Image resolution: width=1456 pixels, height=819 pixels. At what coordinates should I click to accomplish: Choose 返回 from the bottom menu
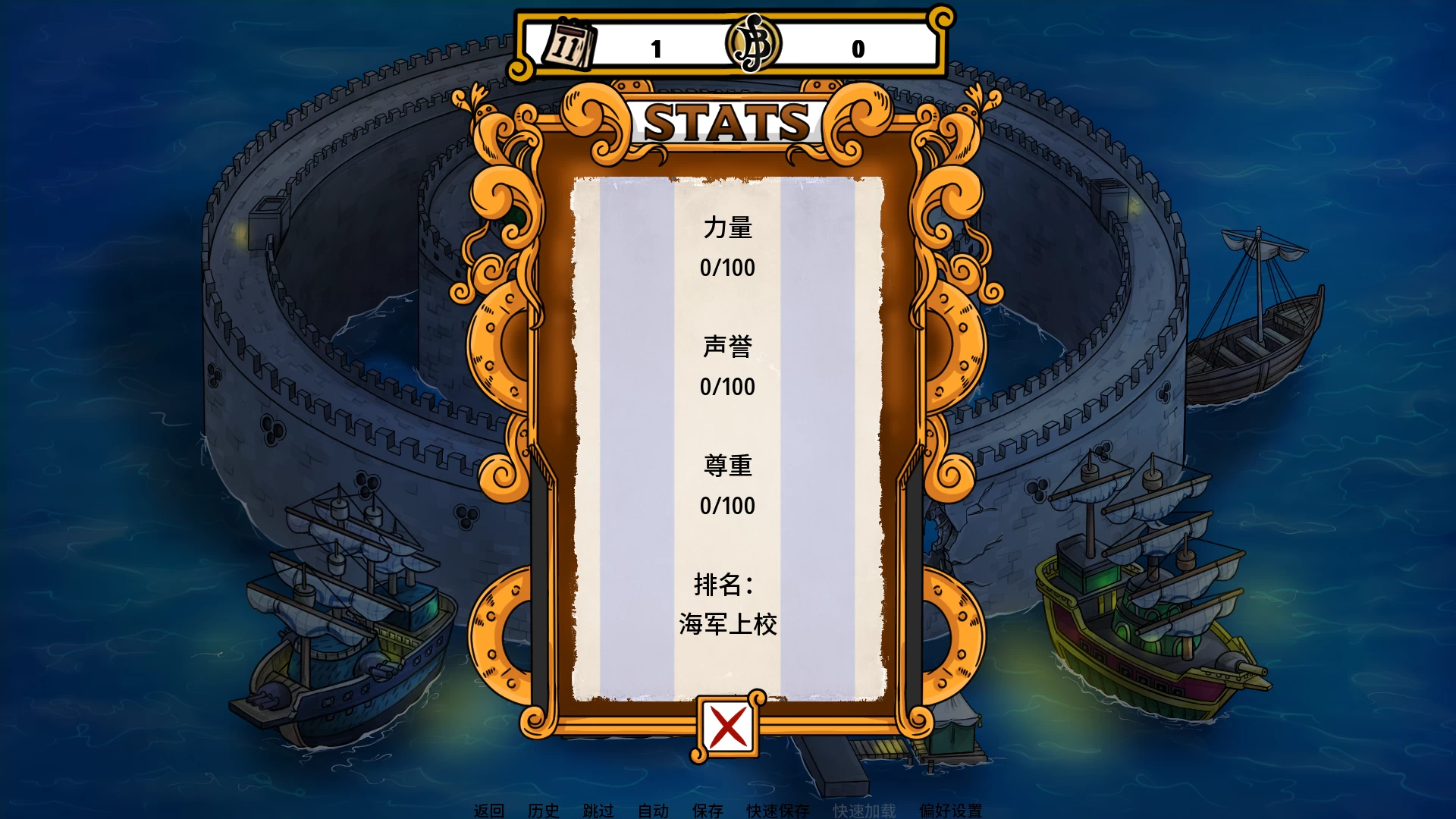click(491, 810)
